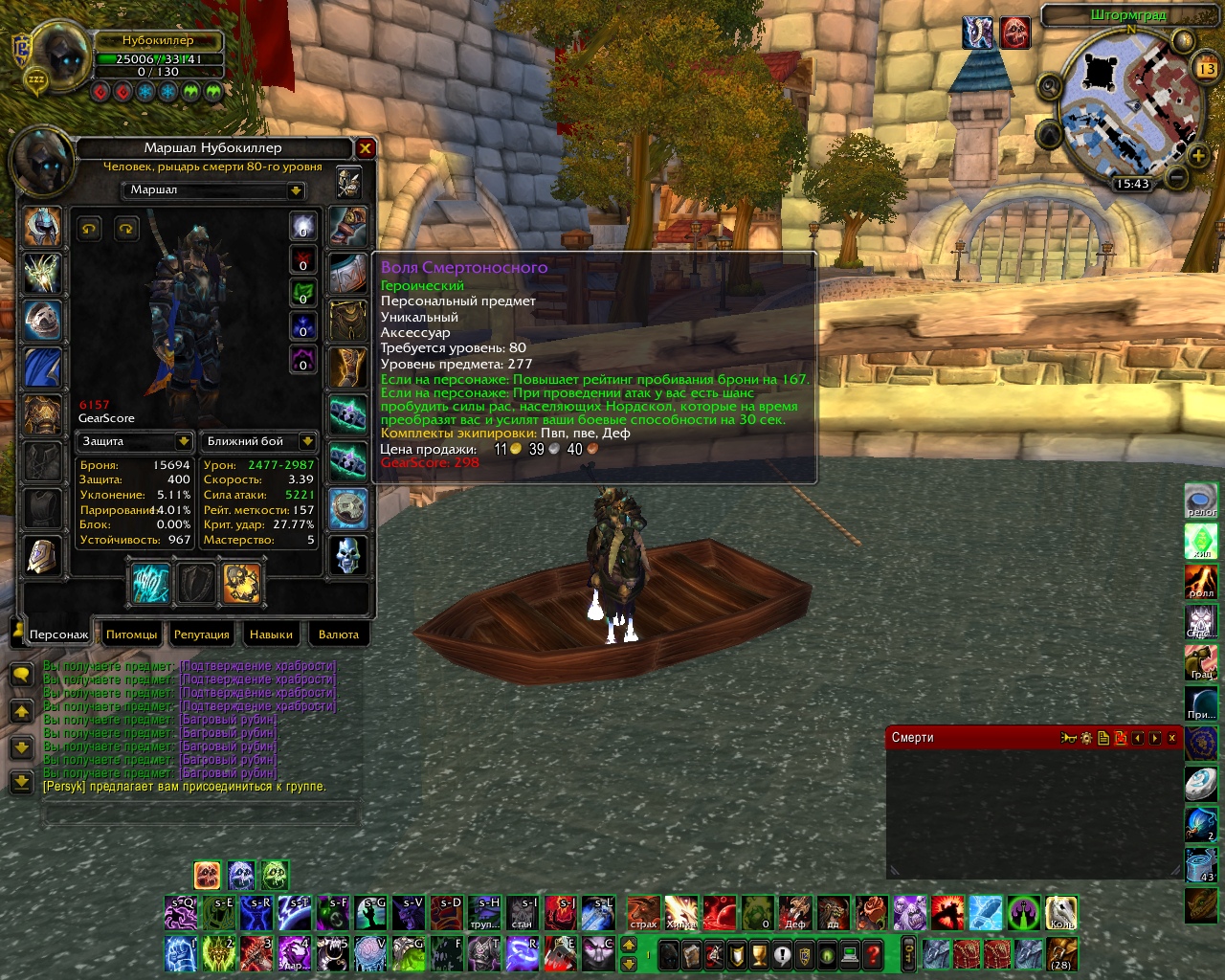Open the Ближний бой stats dropdown

307,441
